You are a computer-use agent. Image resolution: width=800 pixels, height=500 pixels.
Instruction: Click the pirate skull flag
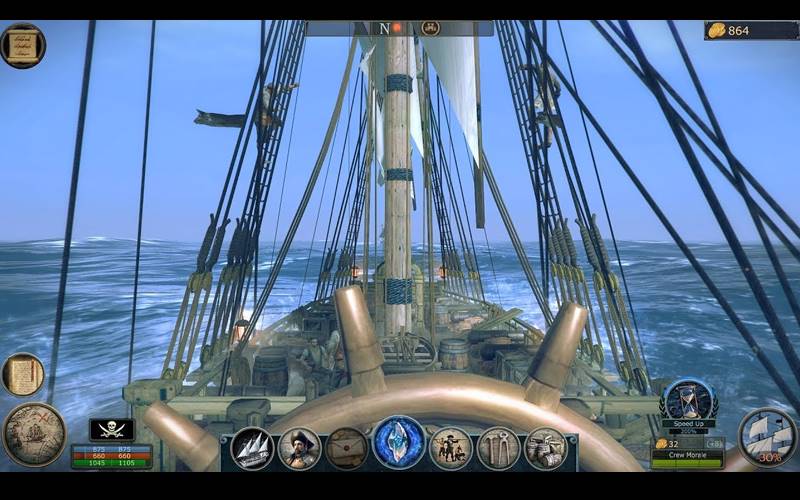pyautogui.click(x=111, y=429)
